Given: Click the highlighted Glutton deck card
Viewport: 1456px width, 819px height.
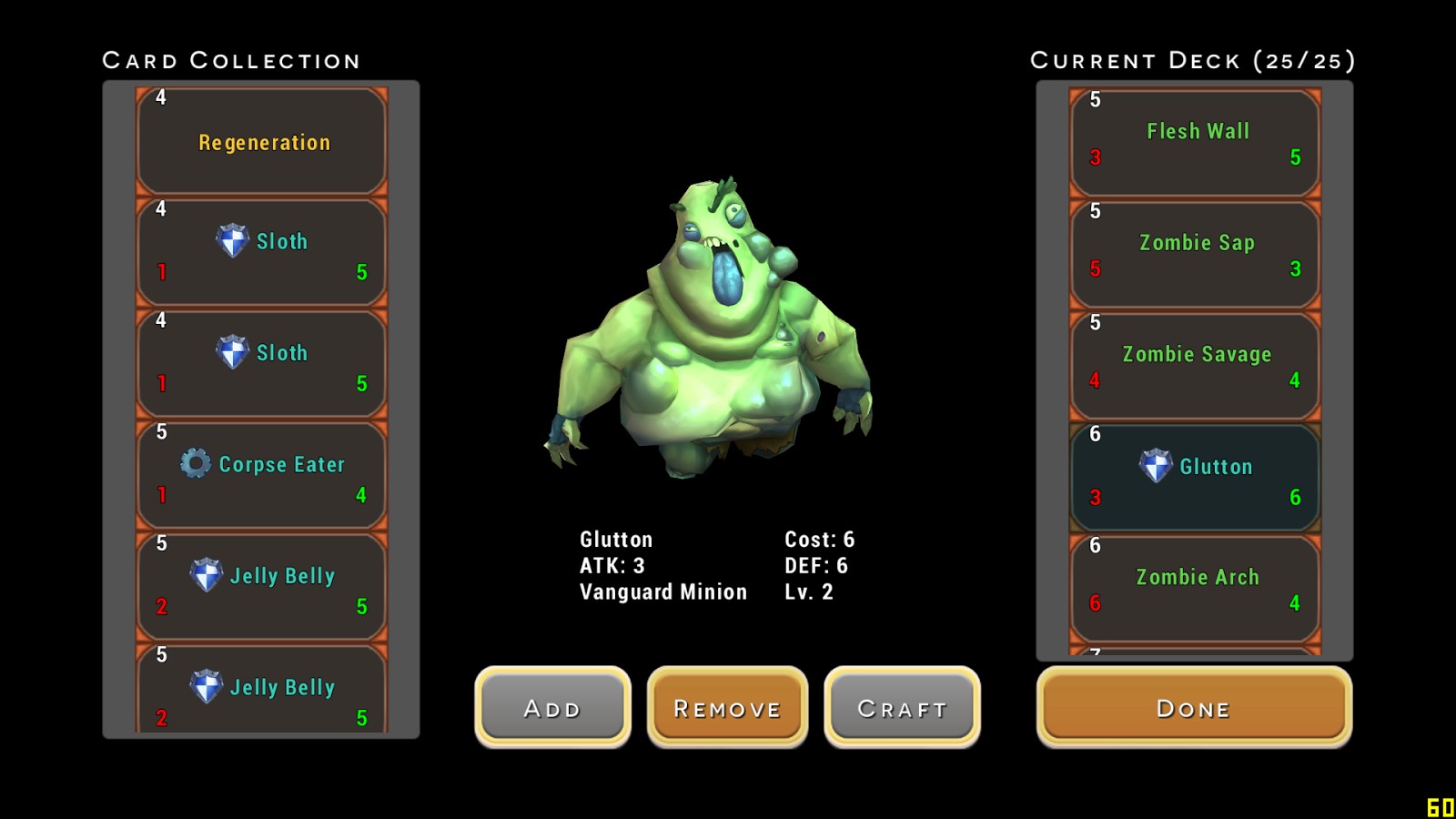Looking at the screenshot, I should [1195, 478].
